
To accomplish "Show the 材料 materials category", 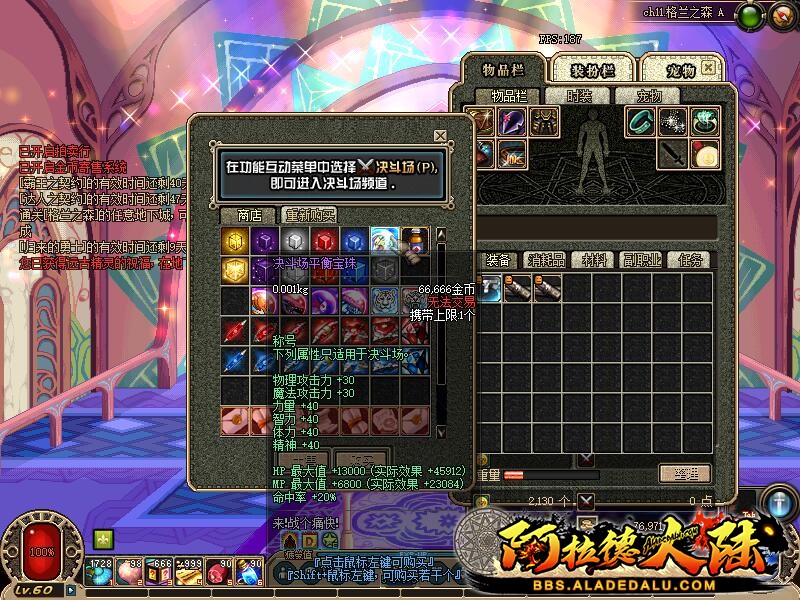I will pyautogui.click(x=595, y=260).
